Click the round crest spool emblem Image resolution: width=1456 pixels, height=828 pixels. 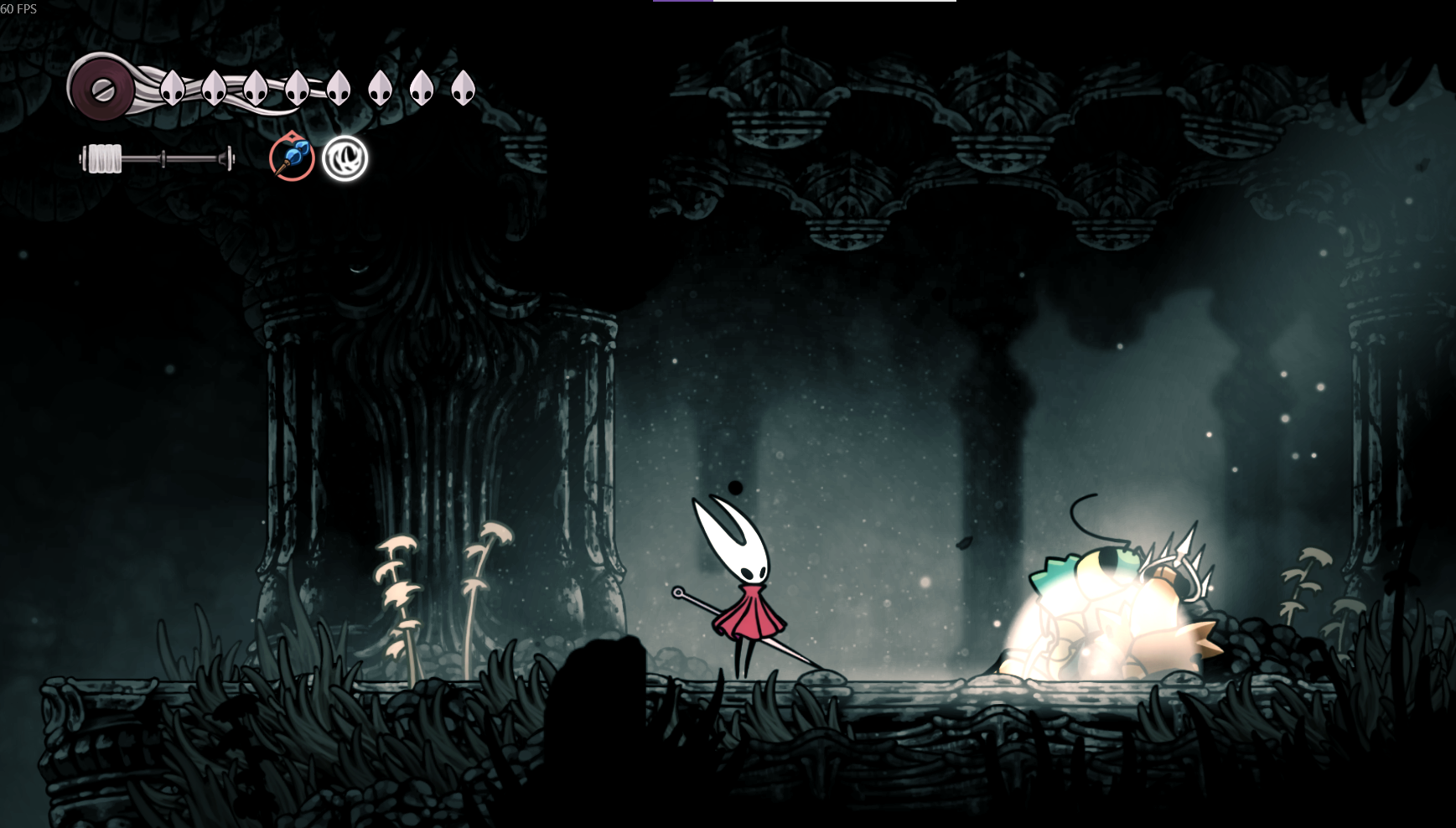point(102,89)
